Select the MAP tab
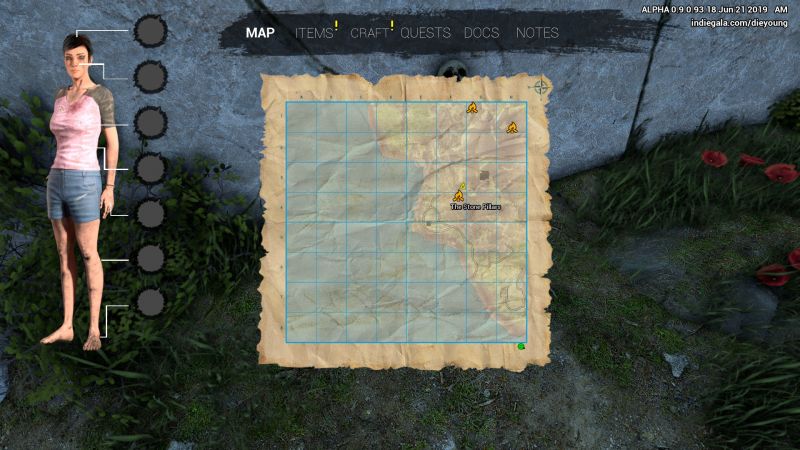This screenshot has height=450, width=800. [x=260, y=33]
